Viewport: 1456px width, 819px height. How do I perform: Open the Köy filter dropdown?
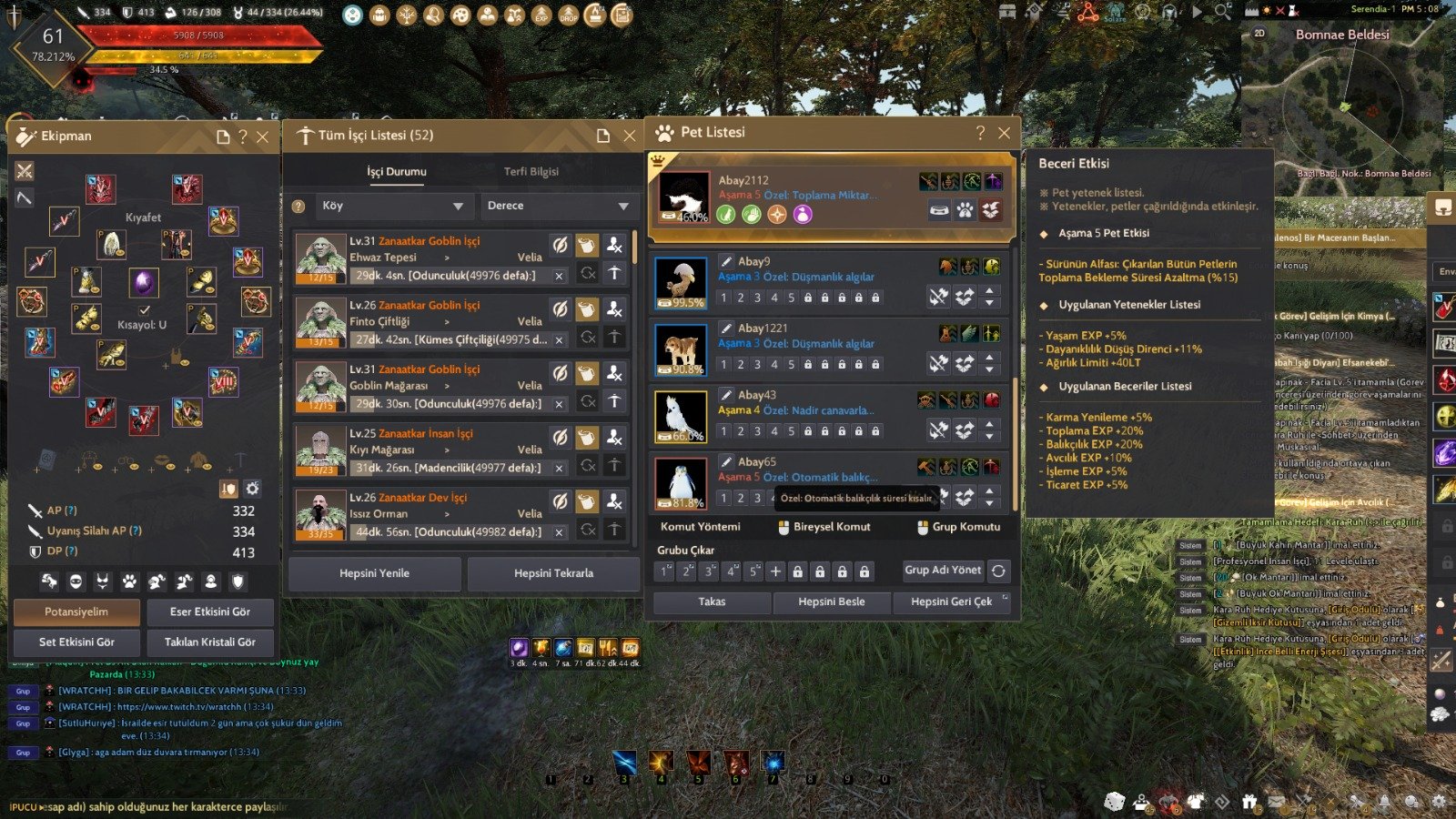point(392,206)
